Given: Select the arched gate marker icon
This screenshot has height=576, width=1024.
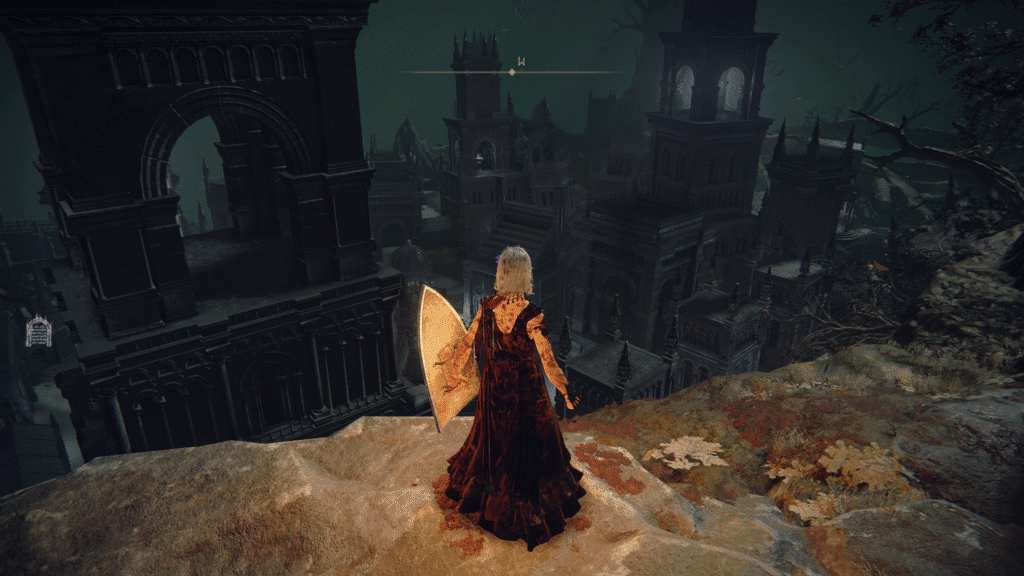Looking at the screenshot, I should pos(38,331).
